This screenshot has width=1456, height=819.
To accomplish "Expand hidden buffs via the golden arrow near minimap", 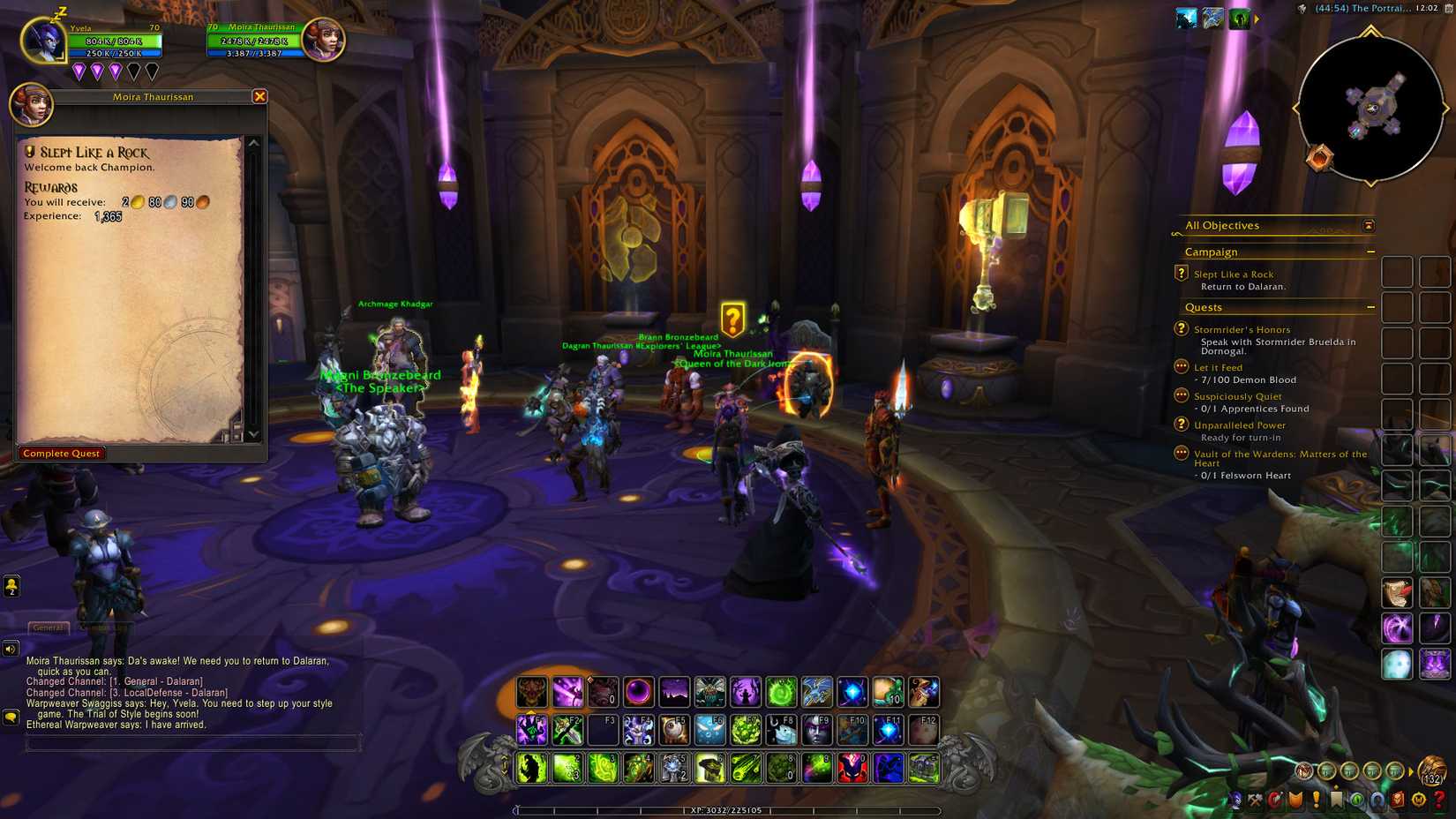I will pyautogui.click(x=1257, y=19).
